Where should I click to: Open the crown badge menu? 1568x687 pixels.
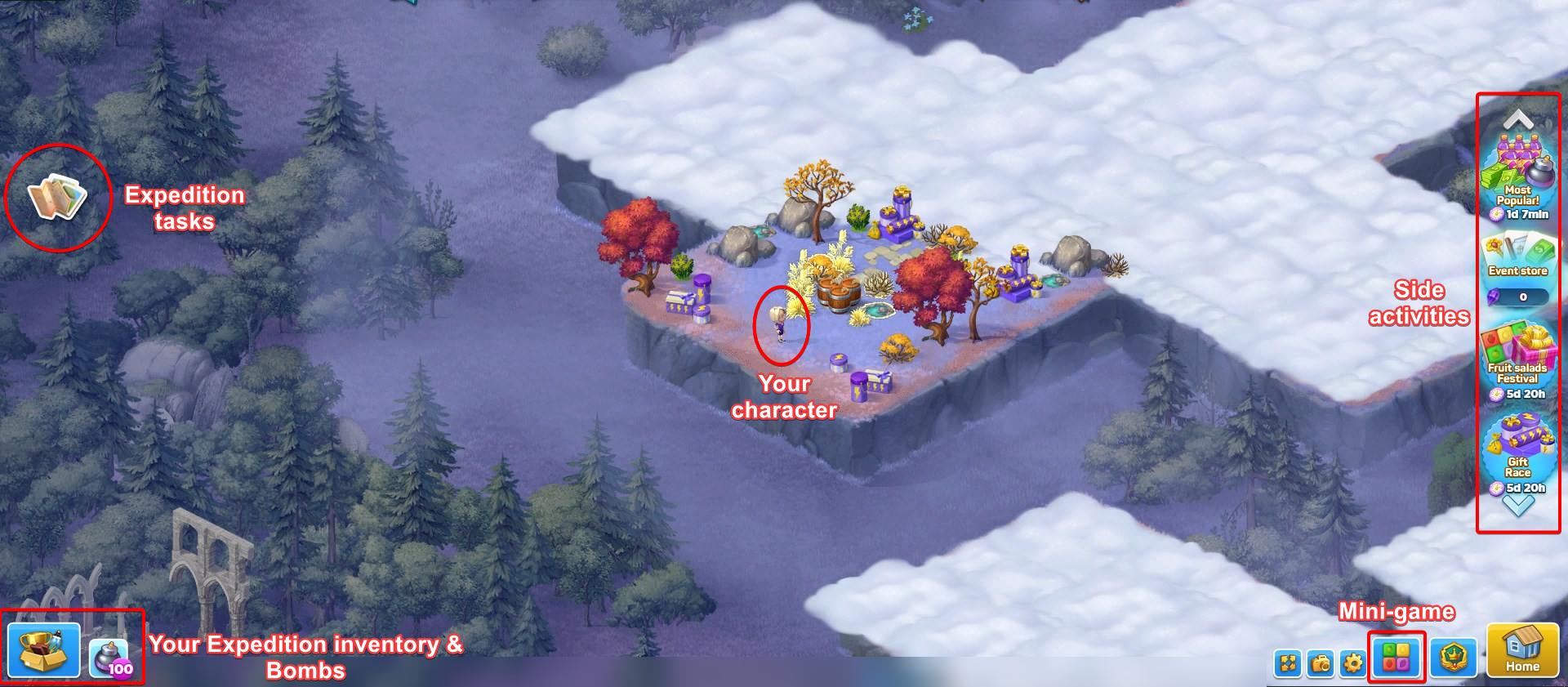coord(1454,658)
